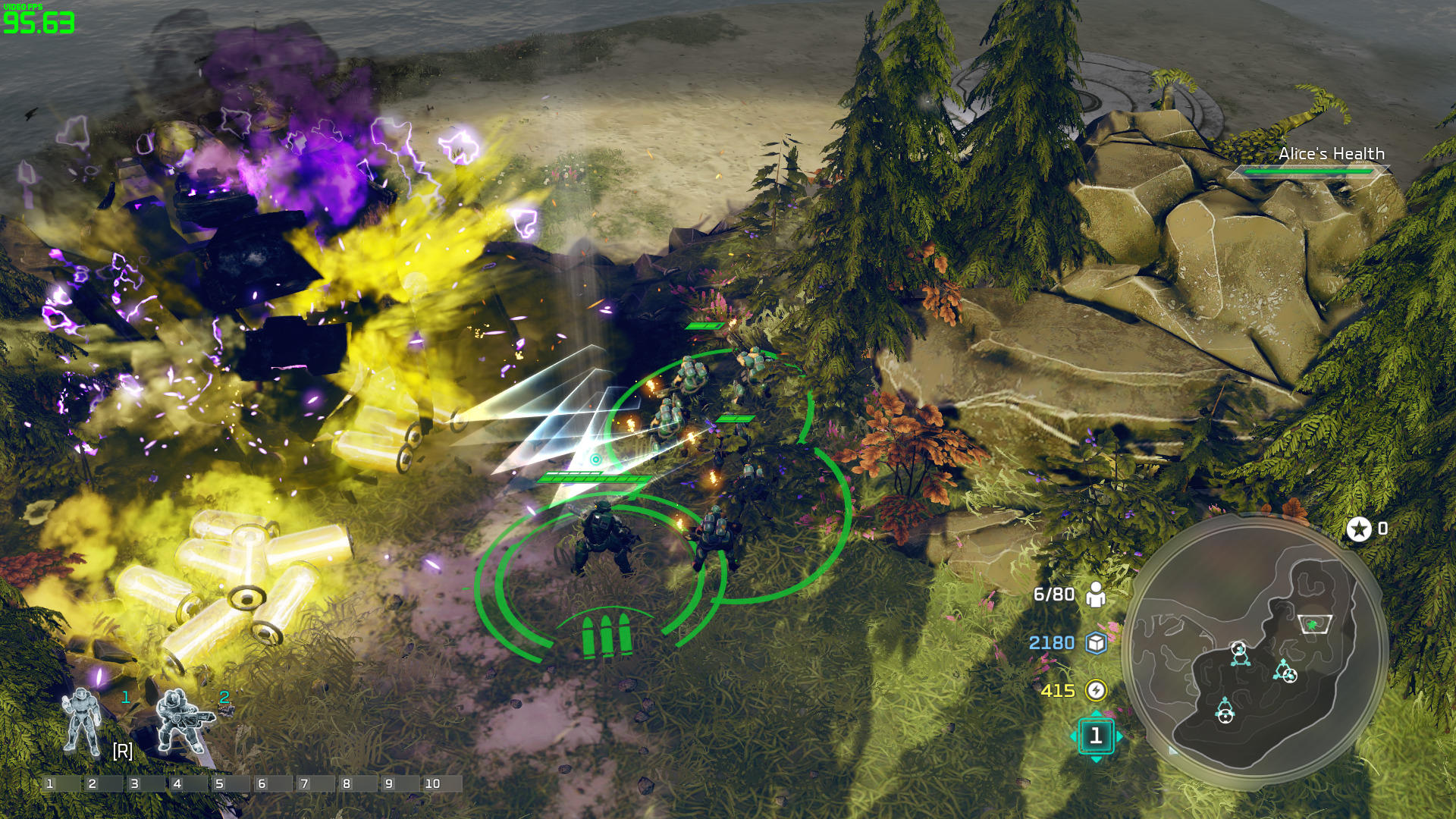1456x819 pixels.
Task: Click the circular minimap
Action: (x=1255, y=651)
